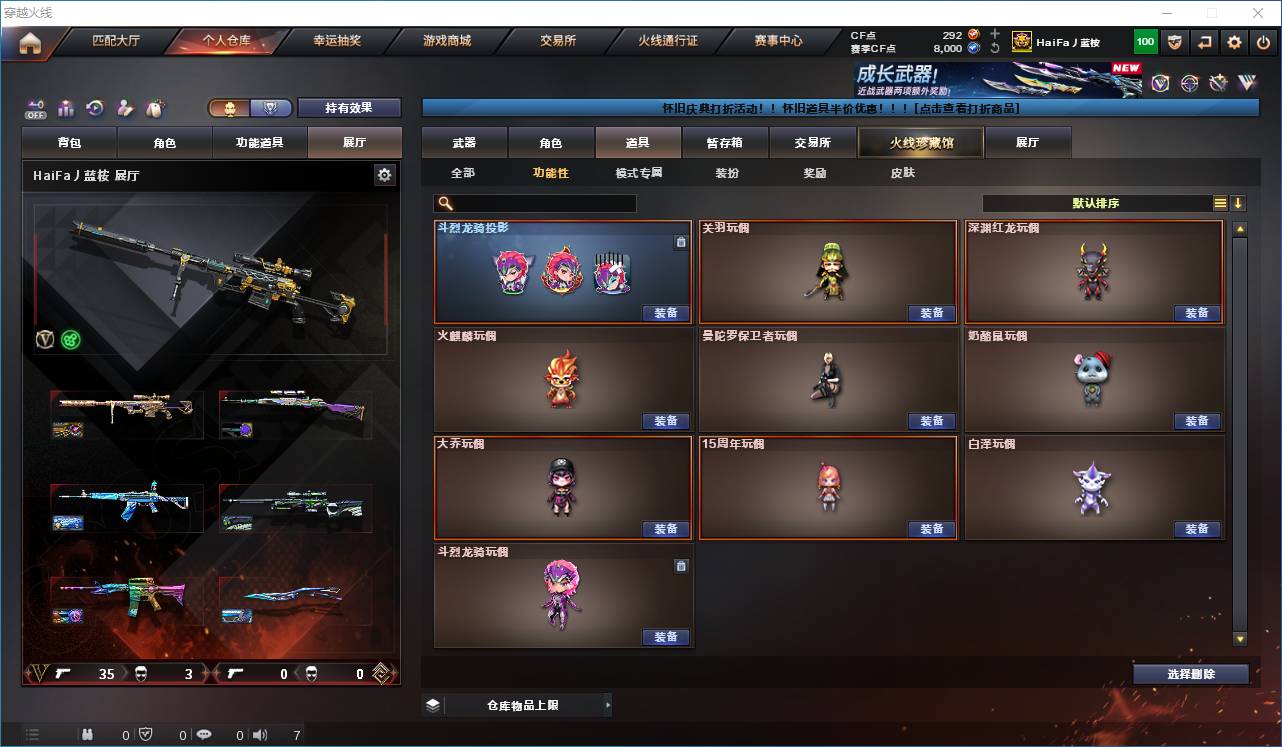The image size is (1282, 747).
Task: Click the speaker volume icon in bottom status bar
Action: [x=260, y=734]
